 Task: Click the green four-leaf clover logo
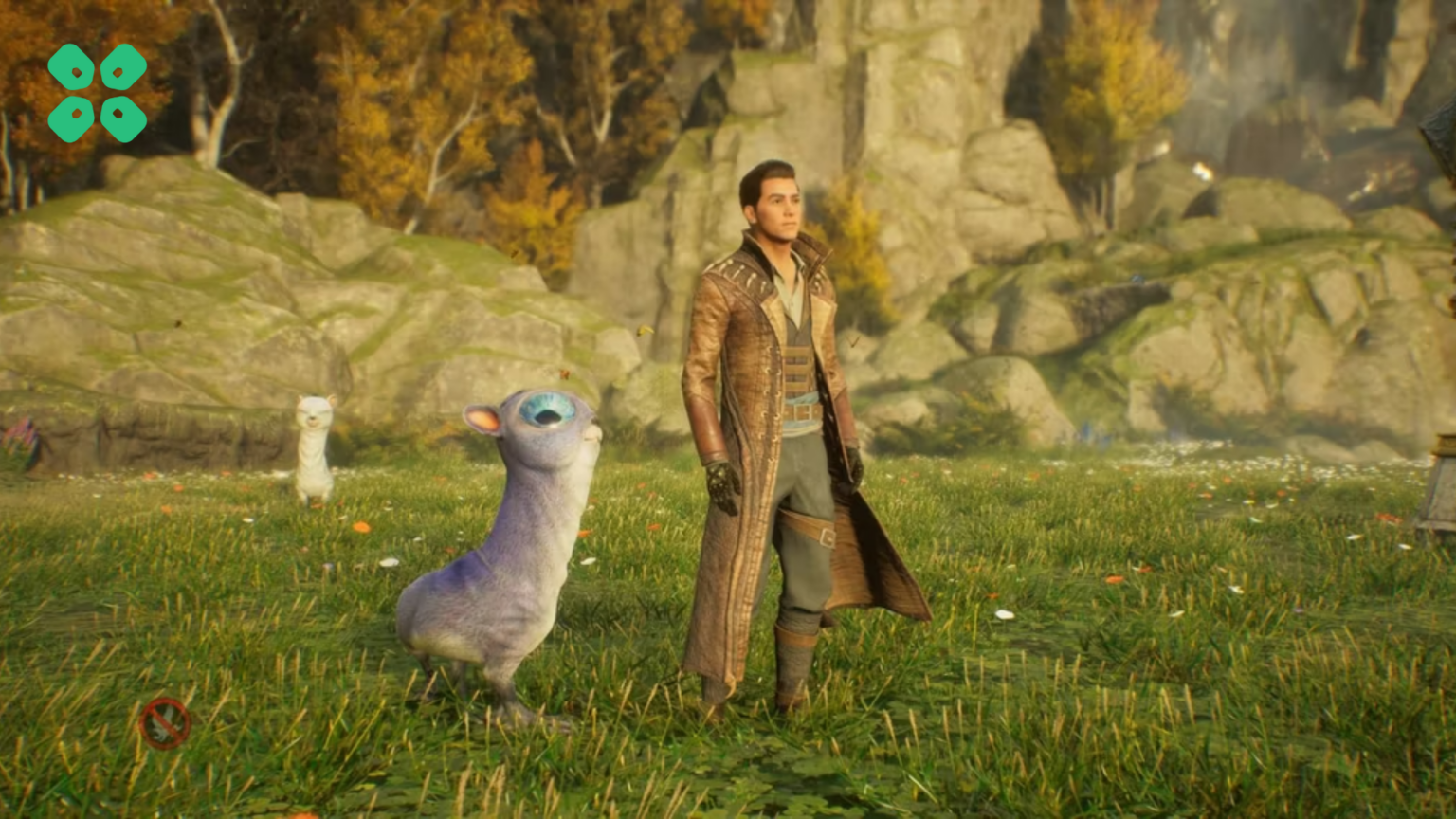click(98, 93)
